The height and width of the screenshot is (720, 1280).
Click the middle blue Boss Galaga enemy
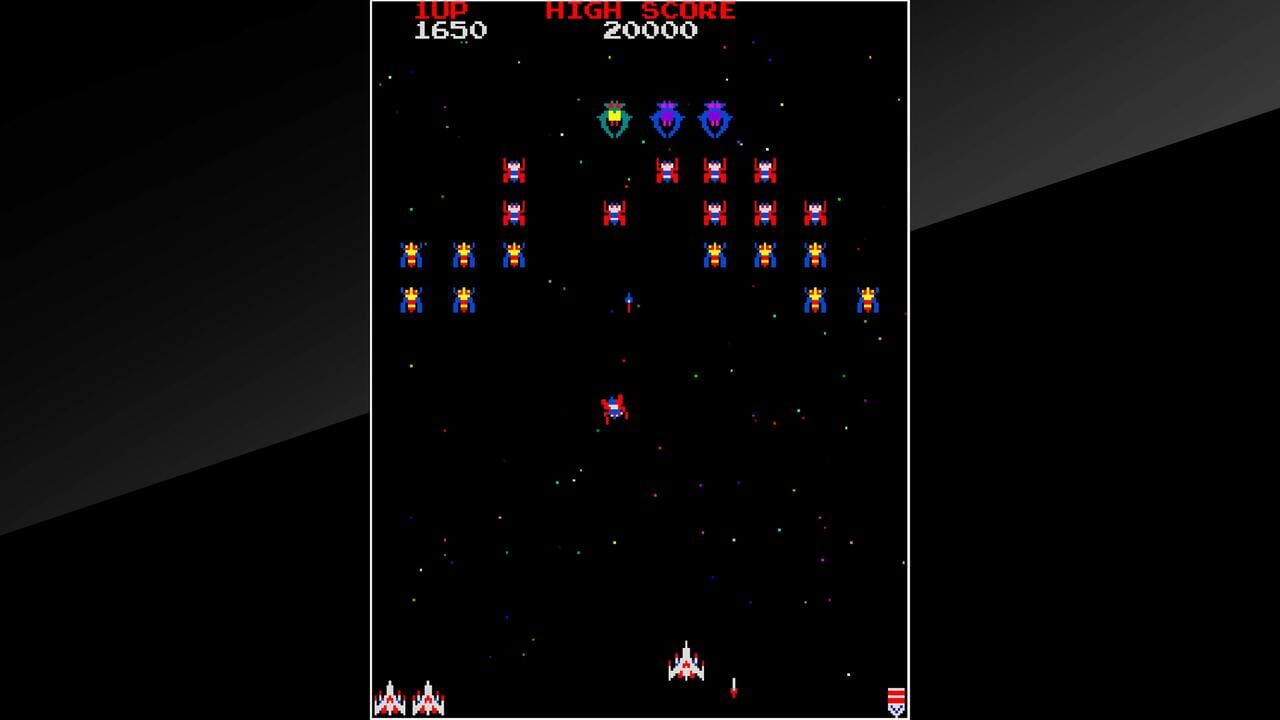666,115
